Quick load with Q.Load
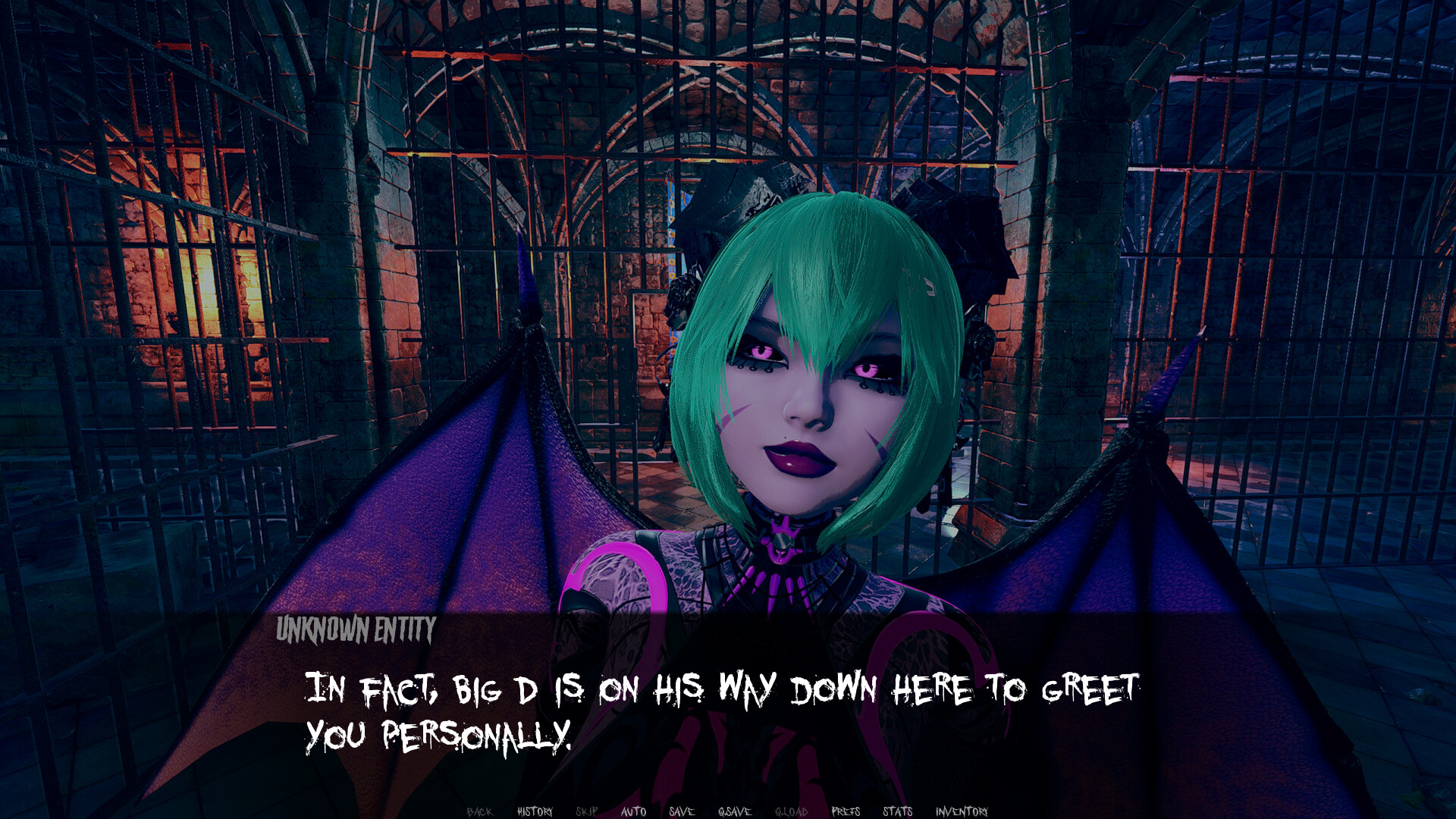This screenshot has height=819, width=1456. click(x=791, y=811)
